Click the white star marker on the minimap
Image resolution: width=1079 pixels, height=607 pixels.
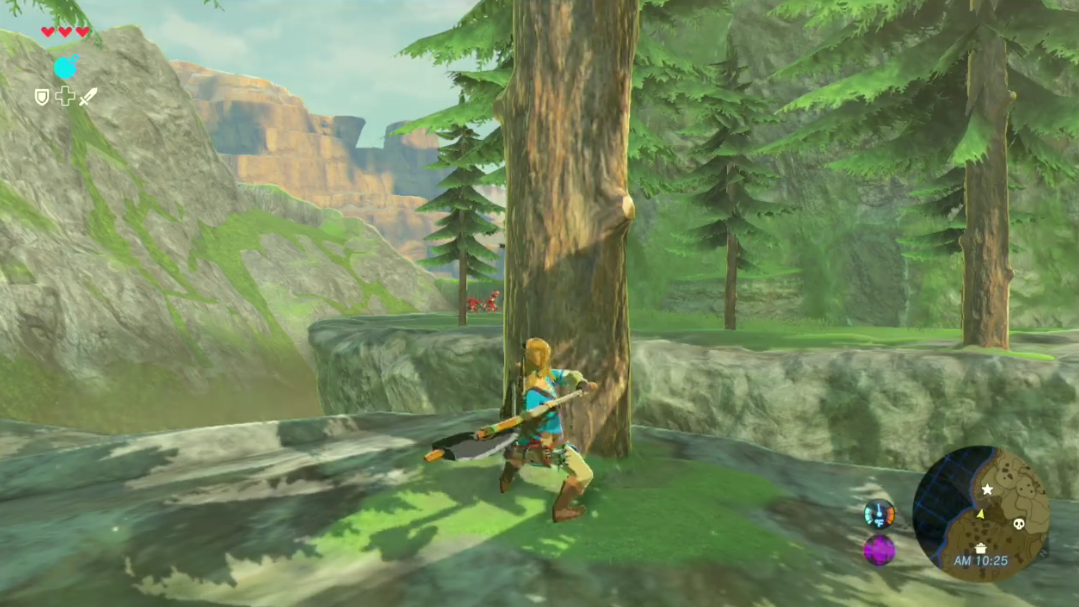point(987,489)
